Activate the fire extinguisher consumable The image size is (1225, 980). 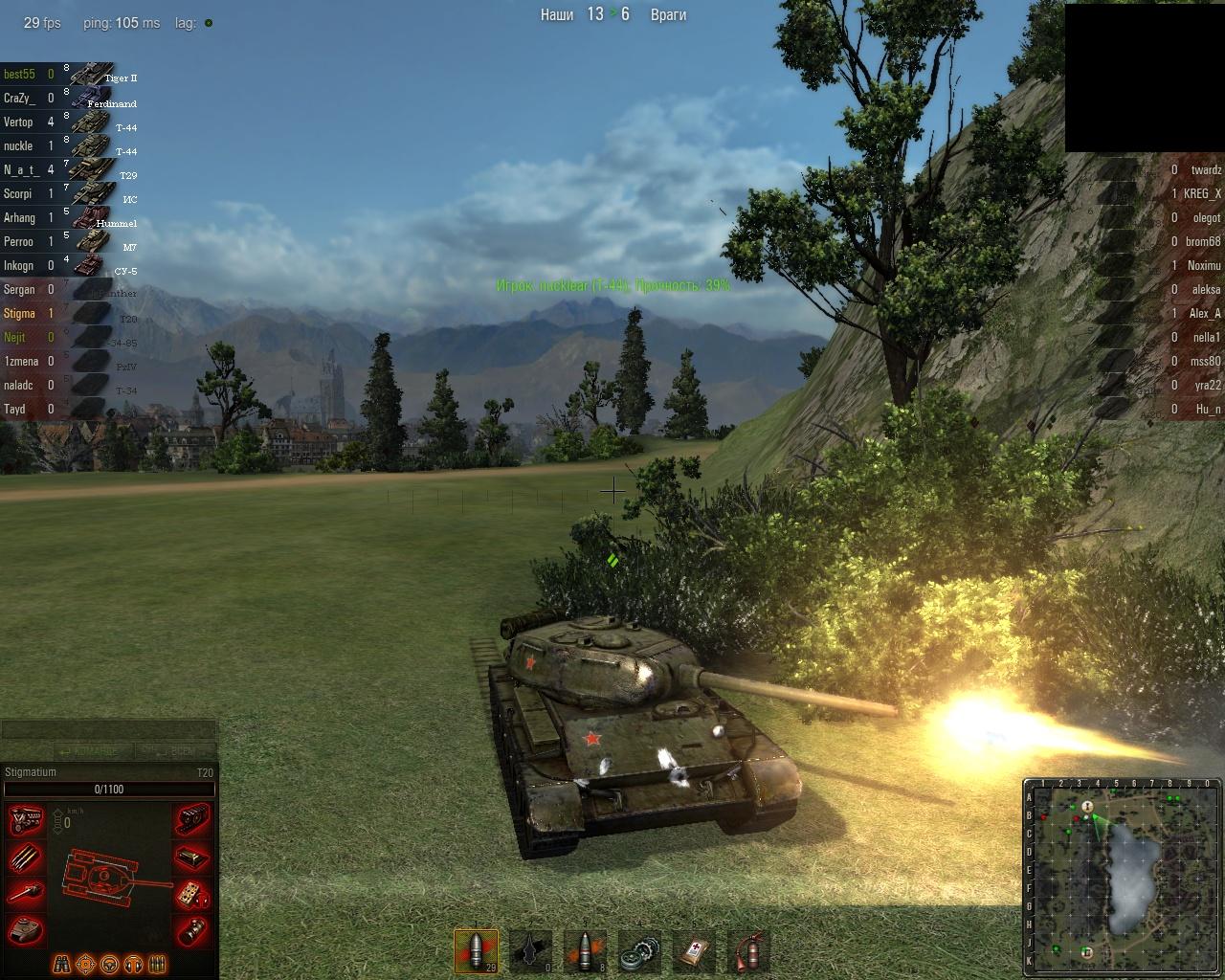click(x=748, y=951)
